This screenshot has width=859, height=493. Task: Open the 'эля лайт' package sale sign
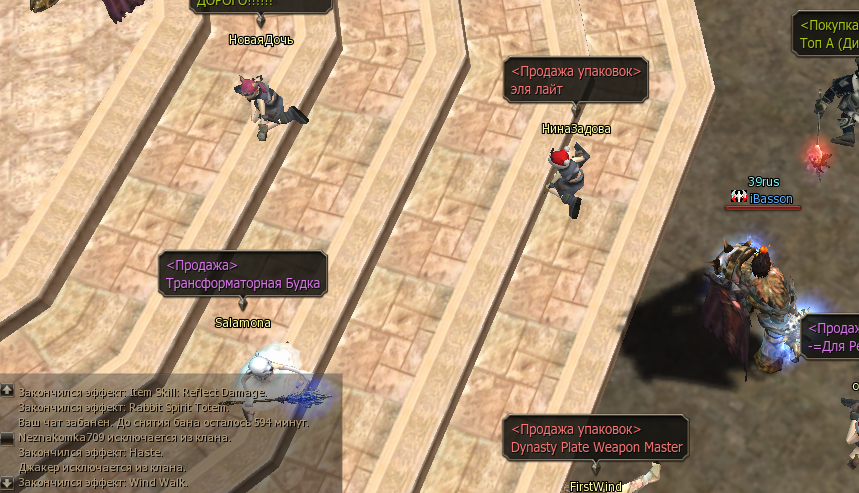coord(577,80)
